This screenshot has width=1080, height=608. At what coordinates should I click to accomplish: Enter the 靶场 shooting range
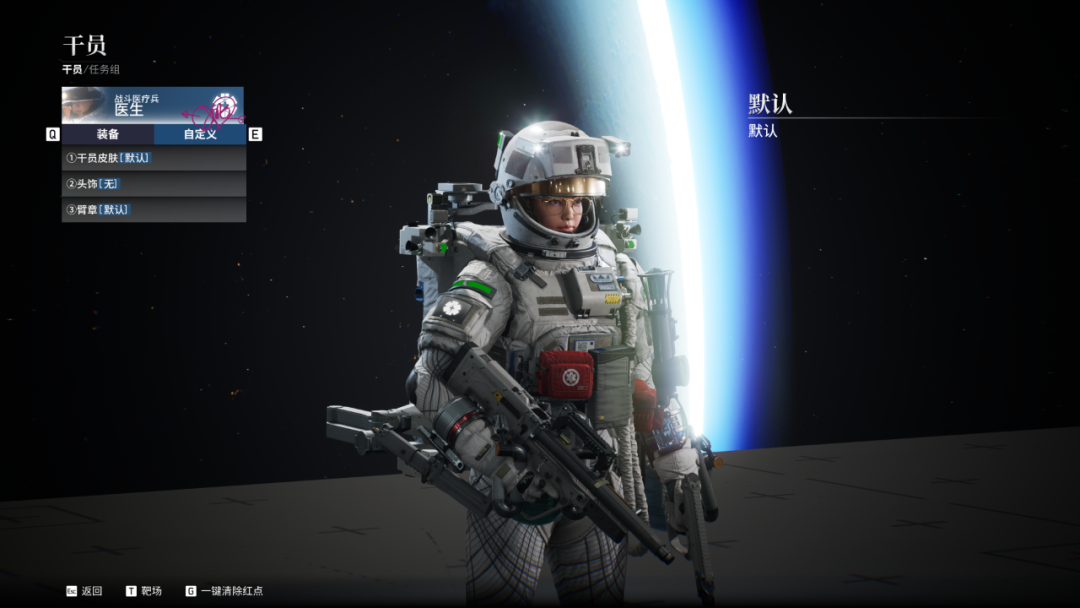point(145,591)
